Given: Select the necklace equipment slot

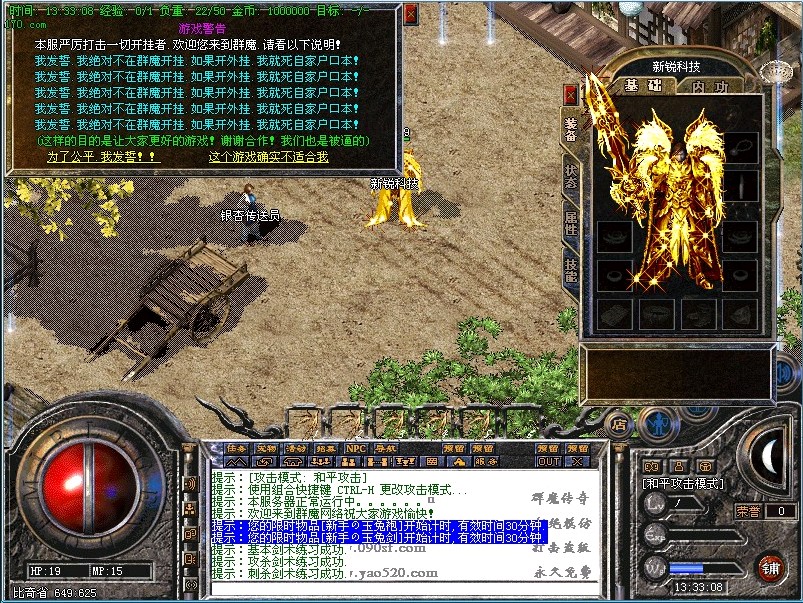Looking at the screenshot, I should 741,148.
